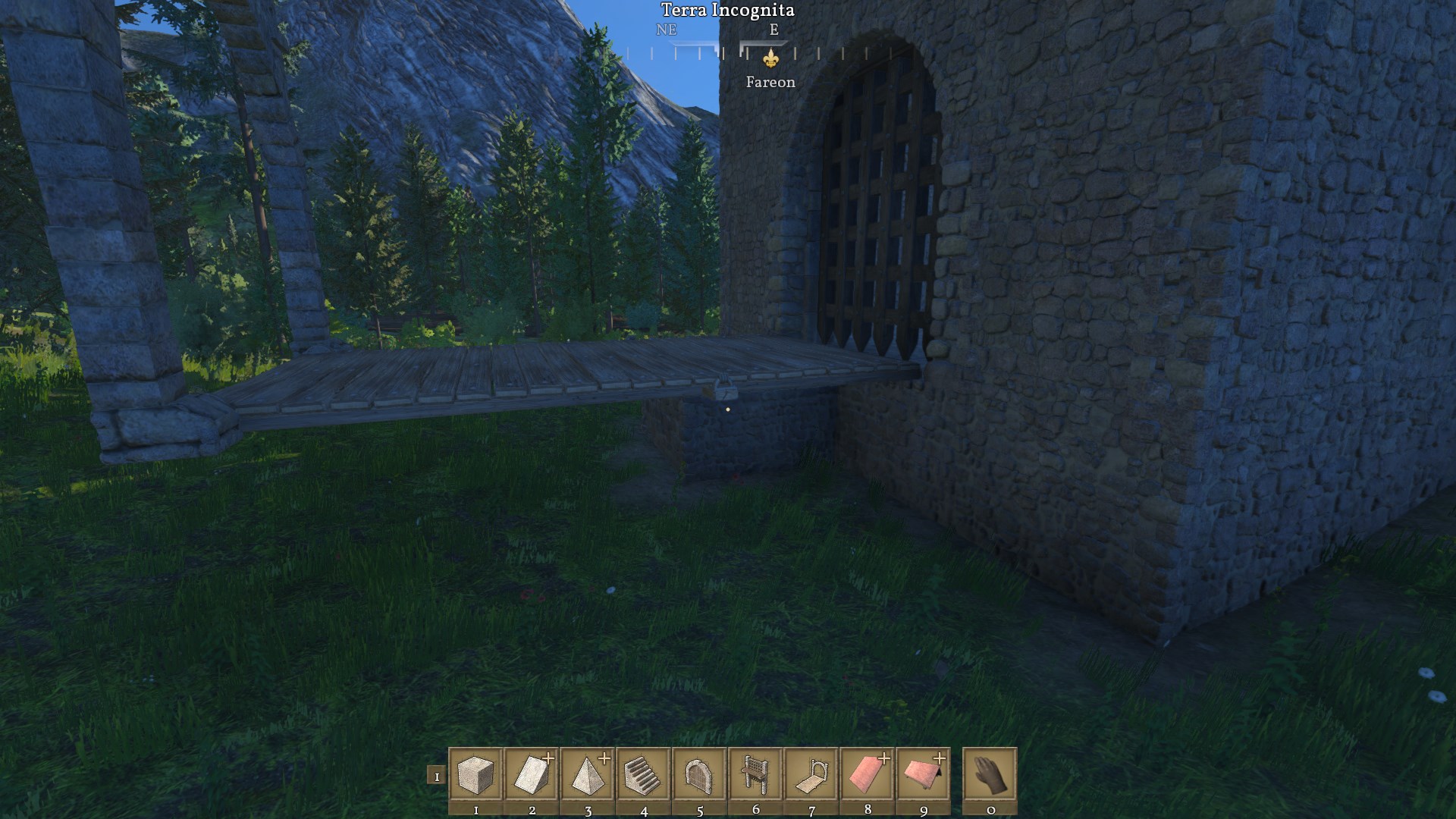Screen dimensions: 1456x819
Task: Pick the drawbridge piece slot
Action: tap(811, 774)
